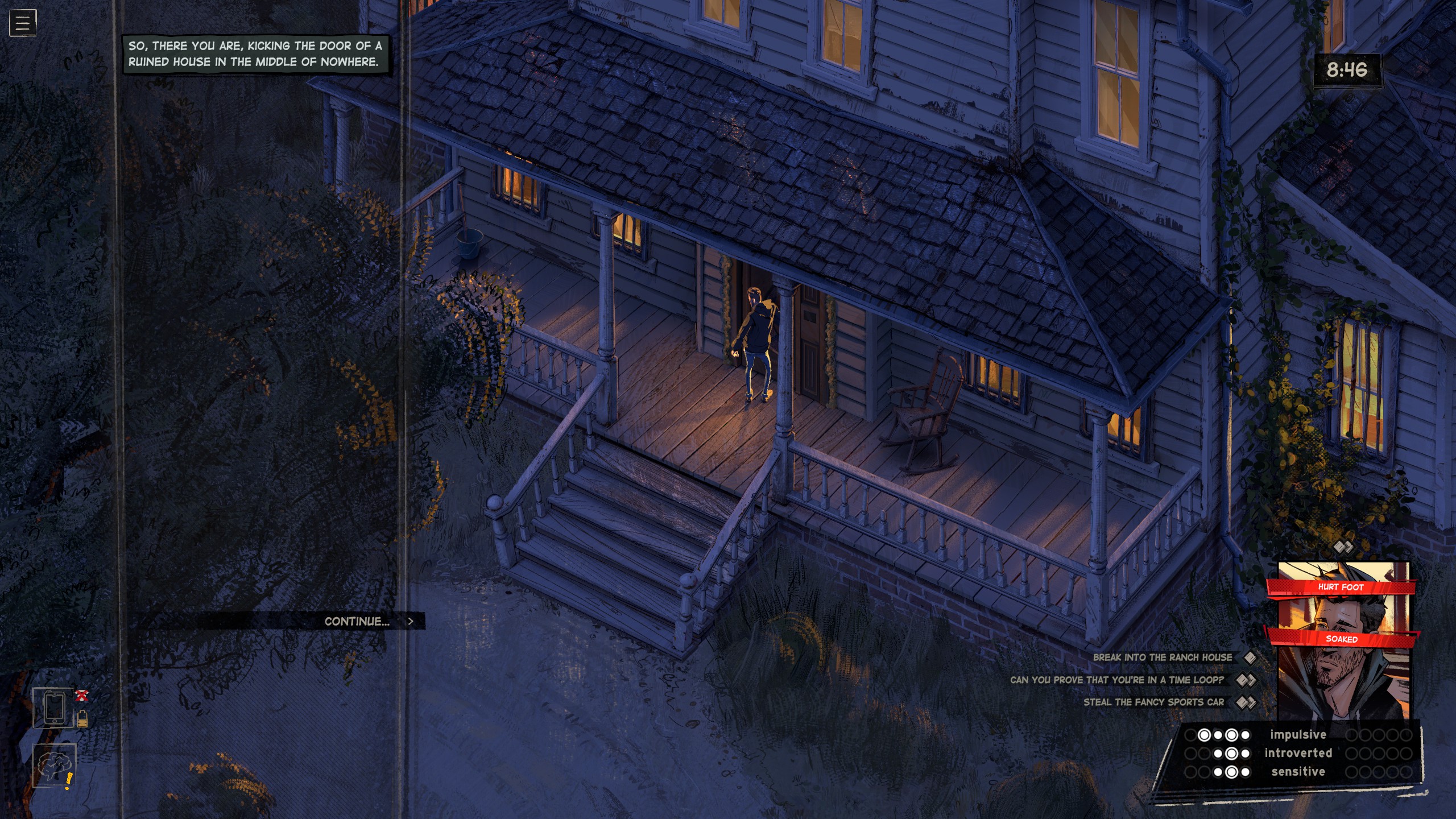Inspect the Hurt Foot status tag
1456x819 pixels.
[x=1341, y=587]
